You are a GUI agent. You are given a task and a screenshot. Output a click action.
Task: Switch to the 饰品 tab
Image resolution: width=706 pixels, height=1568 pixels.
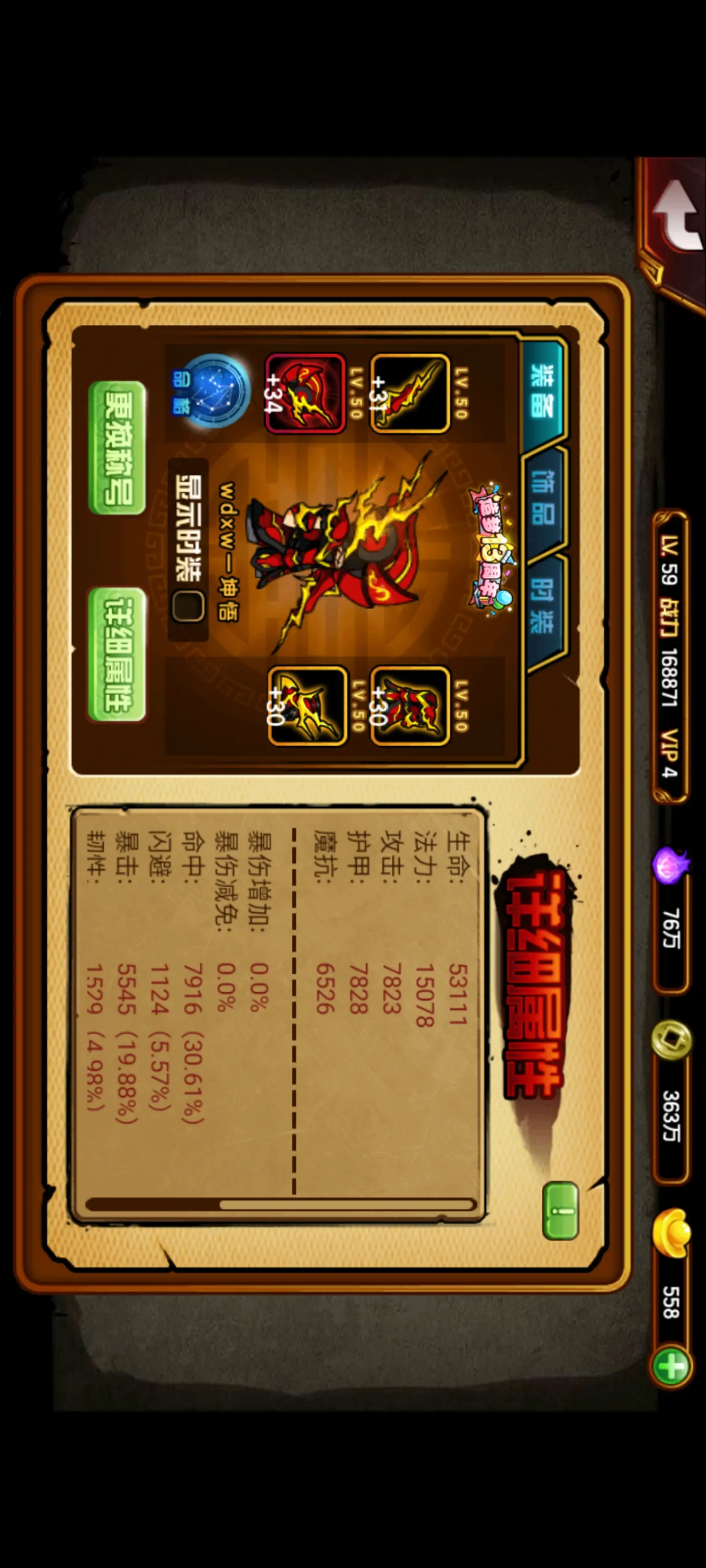(542, 505)
